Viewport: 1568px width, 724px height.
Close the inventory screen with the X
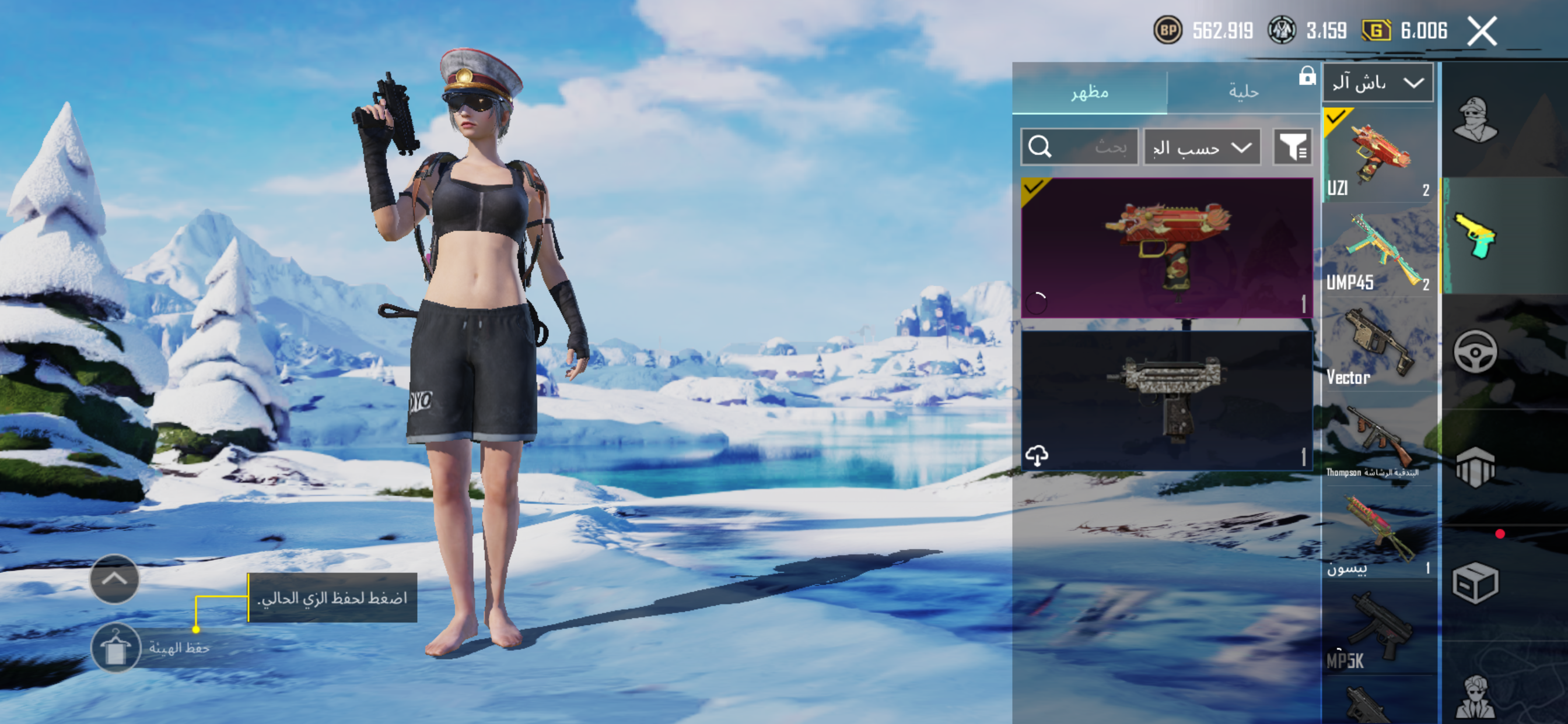tap(1481, 31)
